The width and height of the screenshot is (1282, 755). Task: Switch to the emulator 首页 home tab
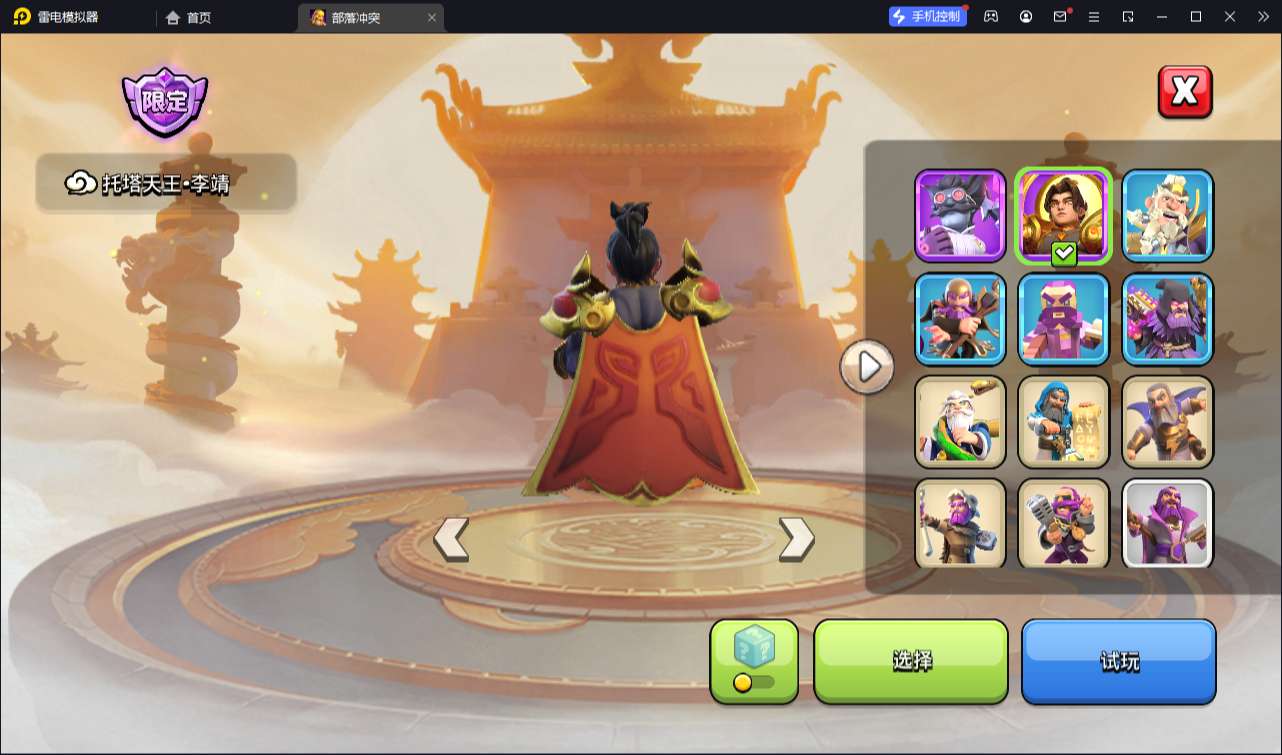click(189, 17)
